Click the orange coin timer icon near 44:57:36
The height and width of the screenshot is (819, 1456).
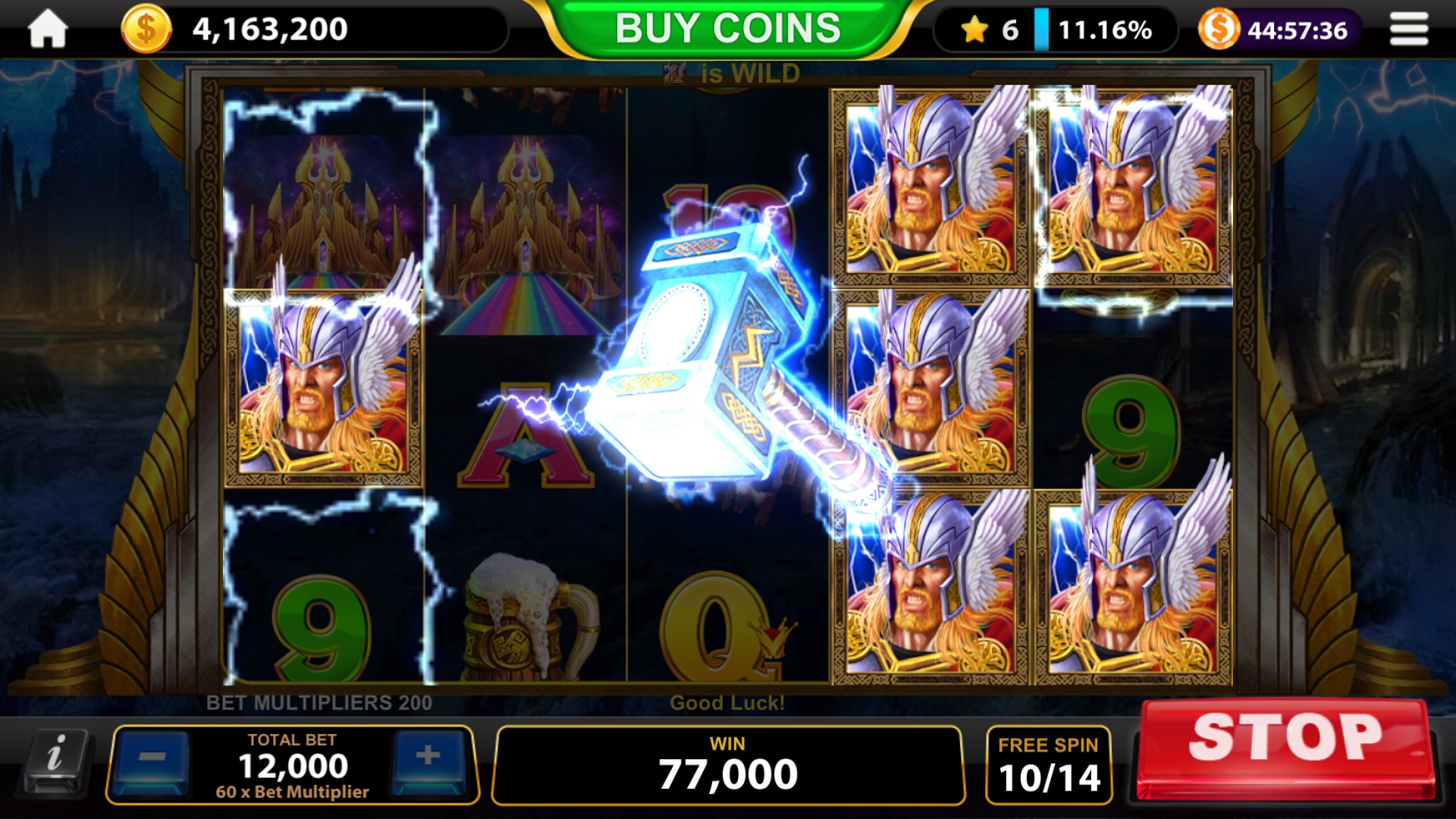(x=1219, y=28)
